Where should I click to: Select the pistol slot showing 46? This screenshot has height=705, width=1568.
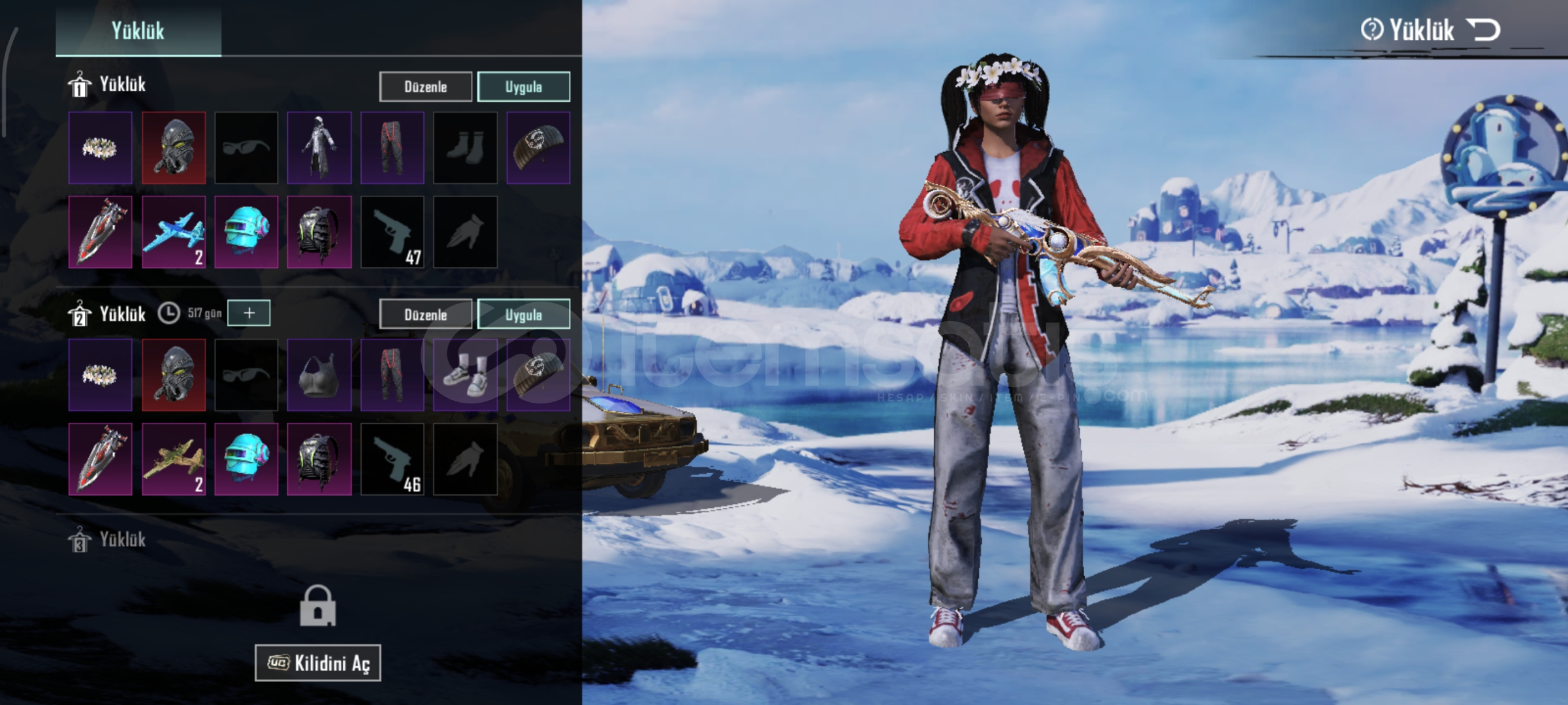tap(392, 459)
